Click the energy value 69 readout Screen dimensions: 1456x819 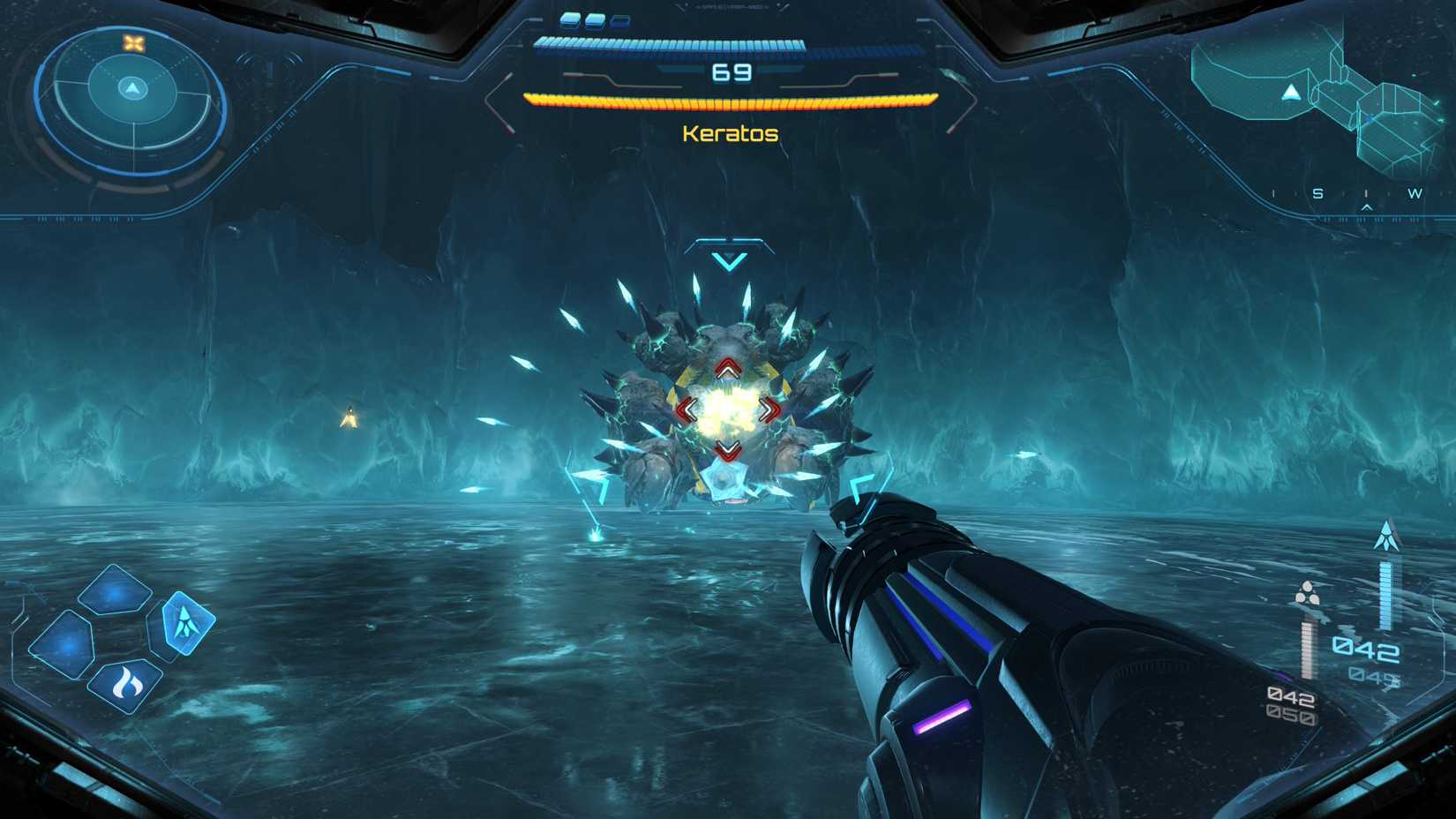click(x=730, y=73)
